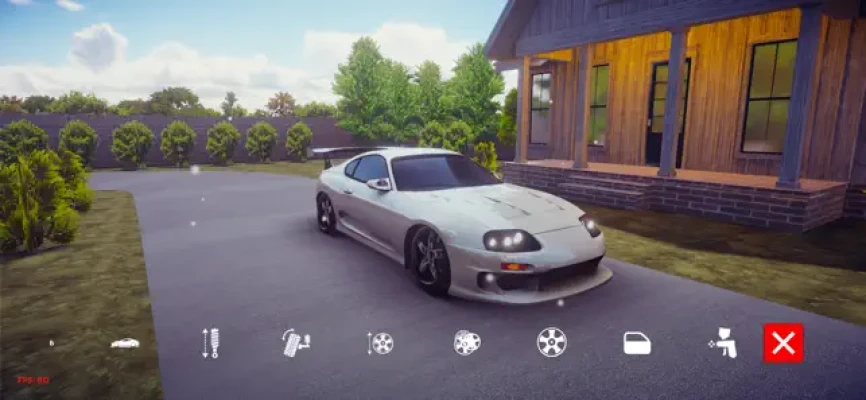Open the car body selection icon
The height and width of the screenshot is (400, 866).
pos(125,343)
